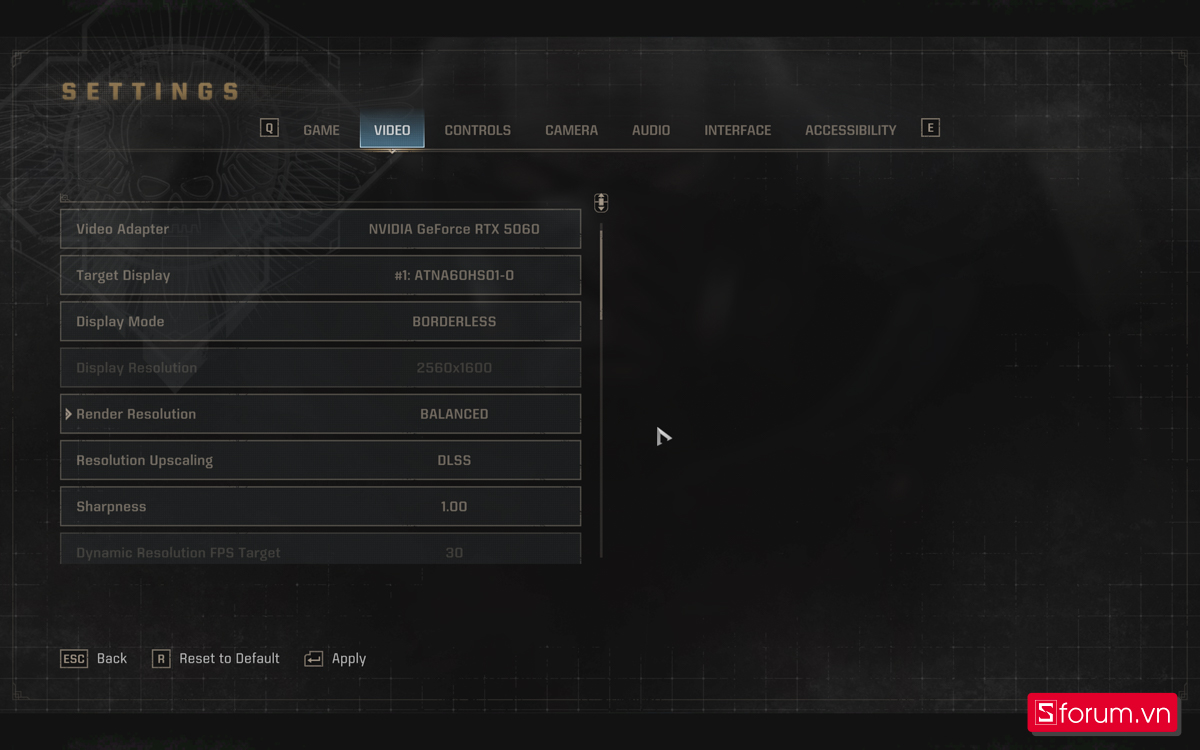Screen dimensions: 1200x750
Task: Switch to the Interface tab
Action: [x=737, y=130]
